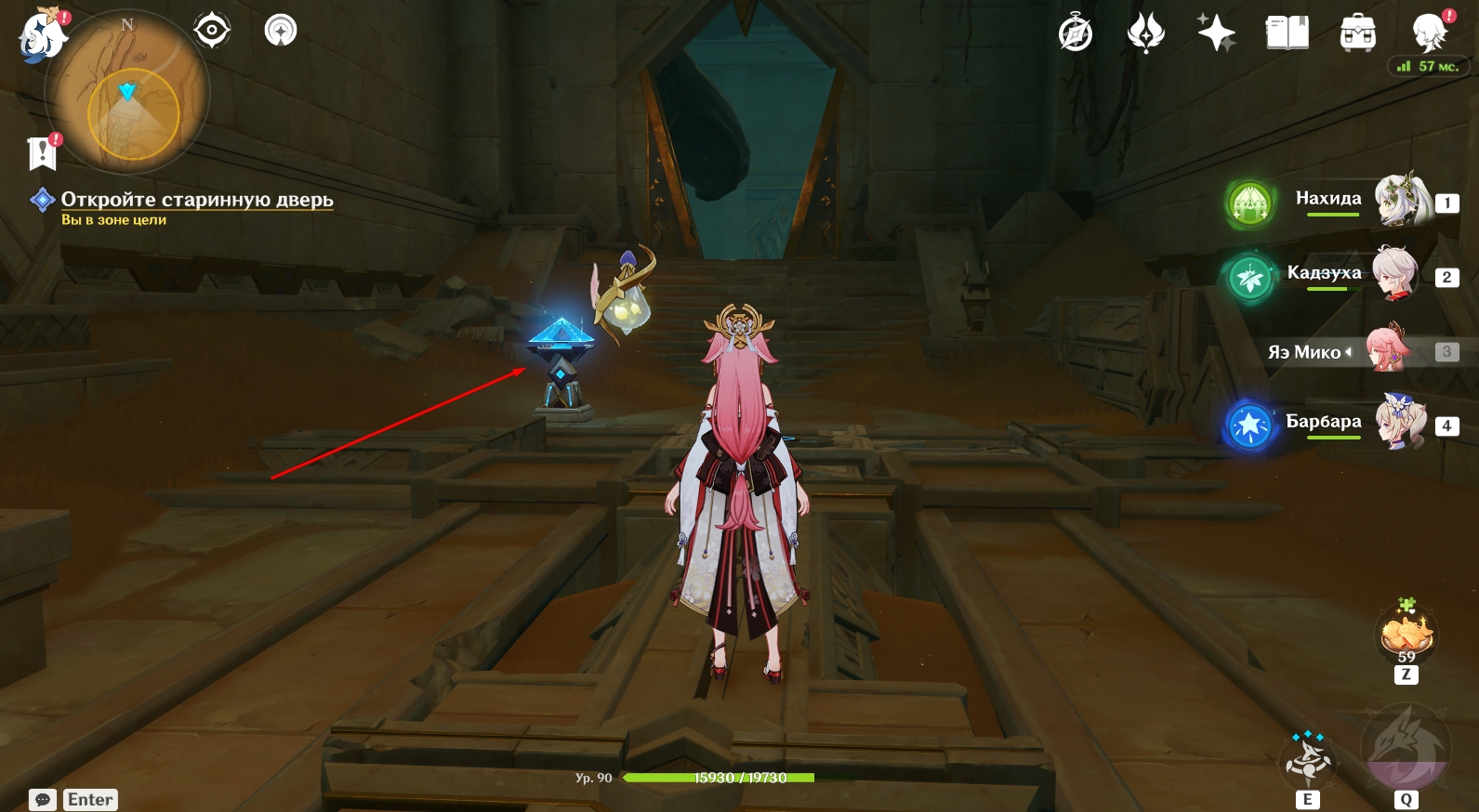1479x812 pixels.
Task: Open the adventurer handbook book icon
Action: click(1287, 33)
